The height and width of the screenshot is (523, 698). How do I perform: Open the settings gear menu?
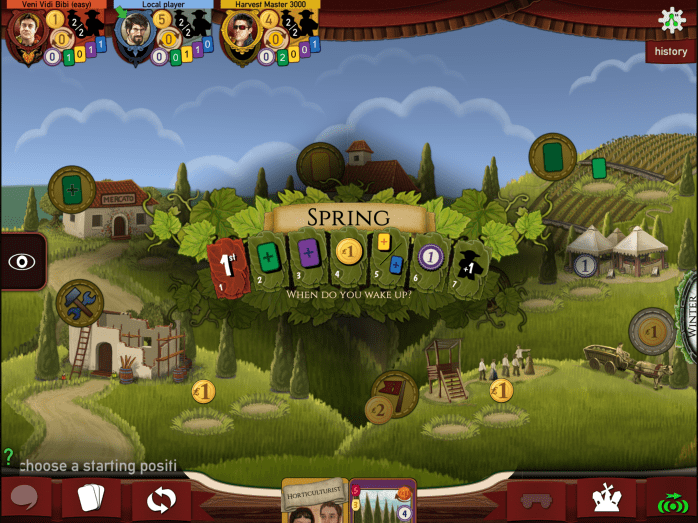tap(672, 21)
